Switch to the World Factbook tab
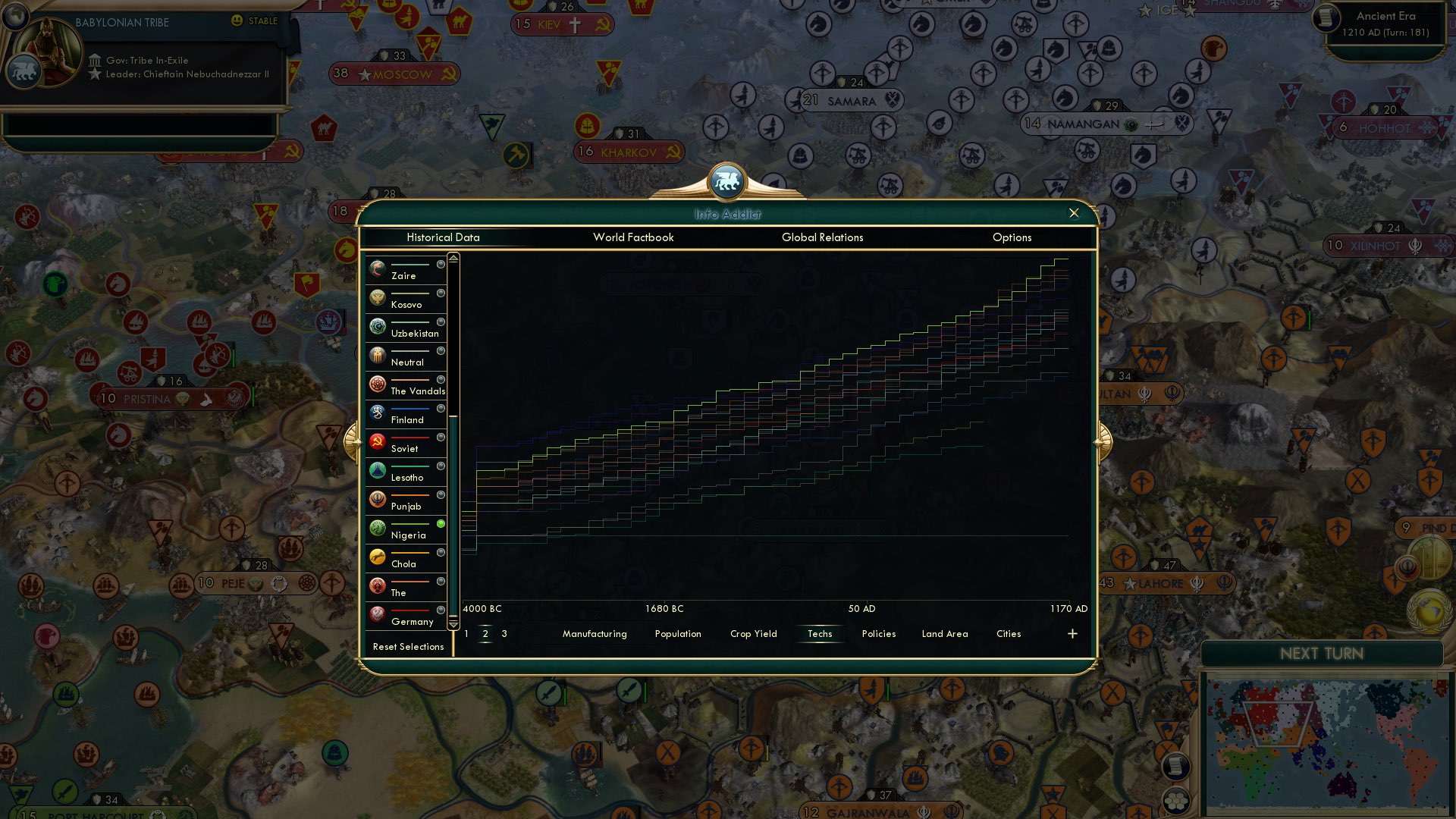 point(634,237)
